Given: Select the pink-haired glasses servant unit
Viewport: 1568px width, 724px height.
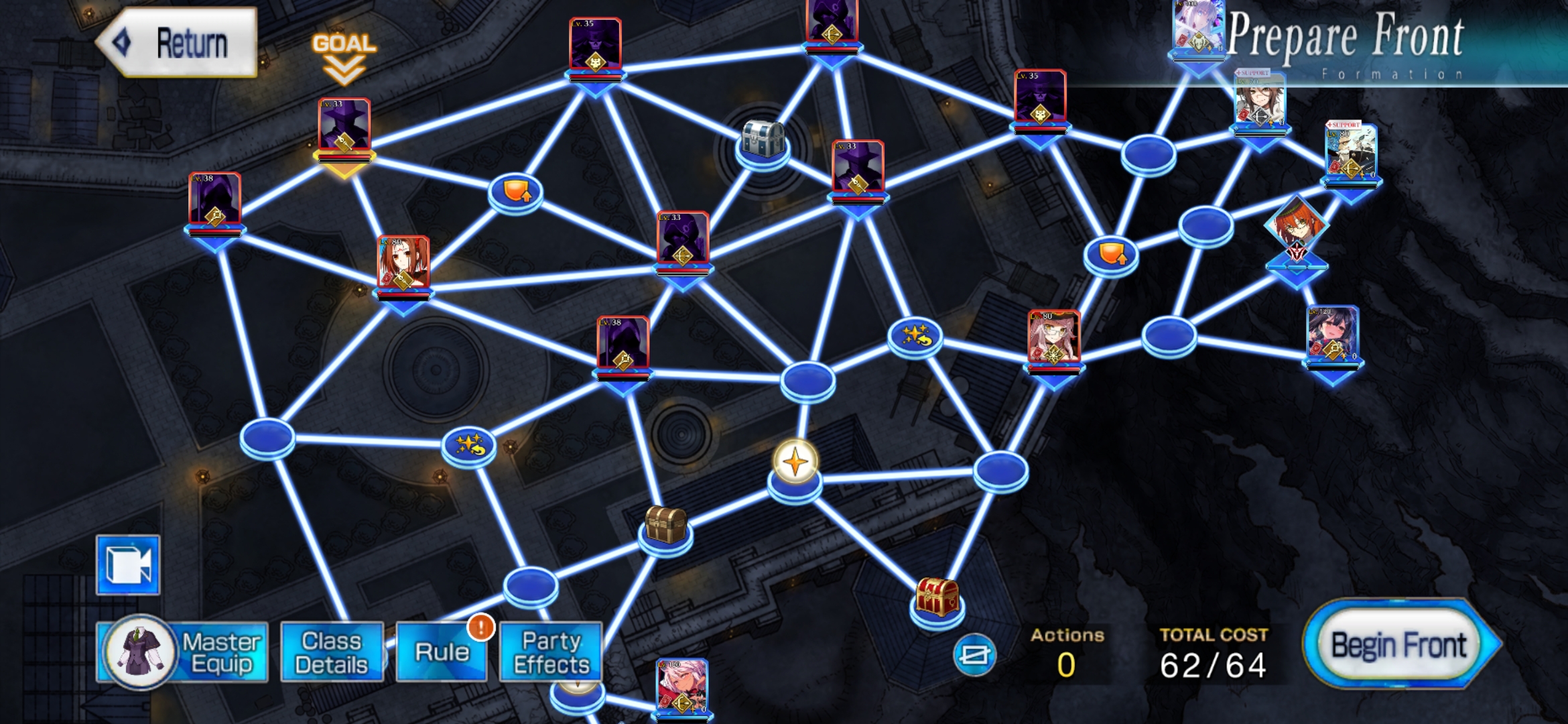Looking at the screenshot, I should click(1053, 339).
